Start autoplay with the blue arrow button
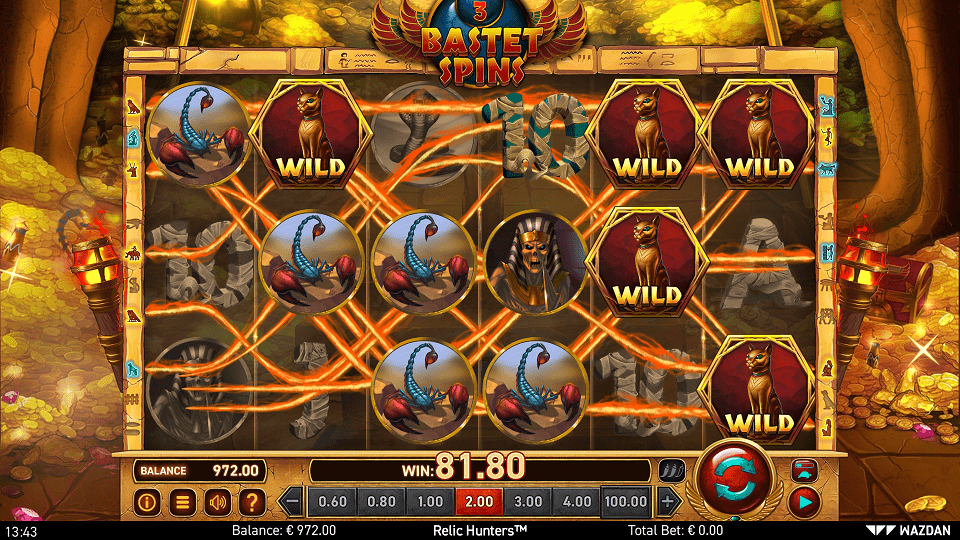960x540 pixels. pyautogui.click(x=804, y=499)
